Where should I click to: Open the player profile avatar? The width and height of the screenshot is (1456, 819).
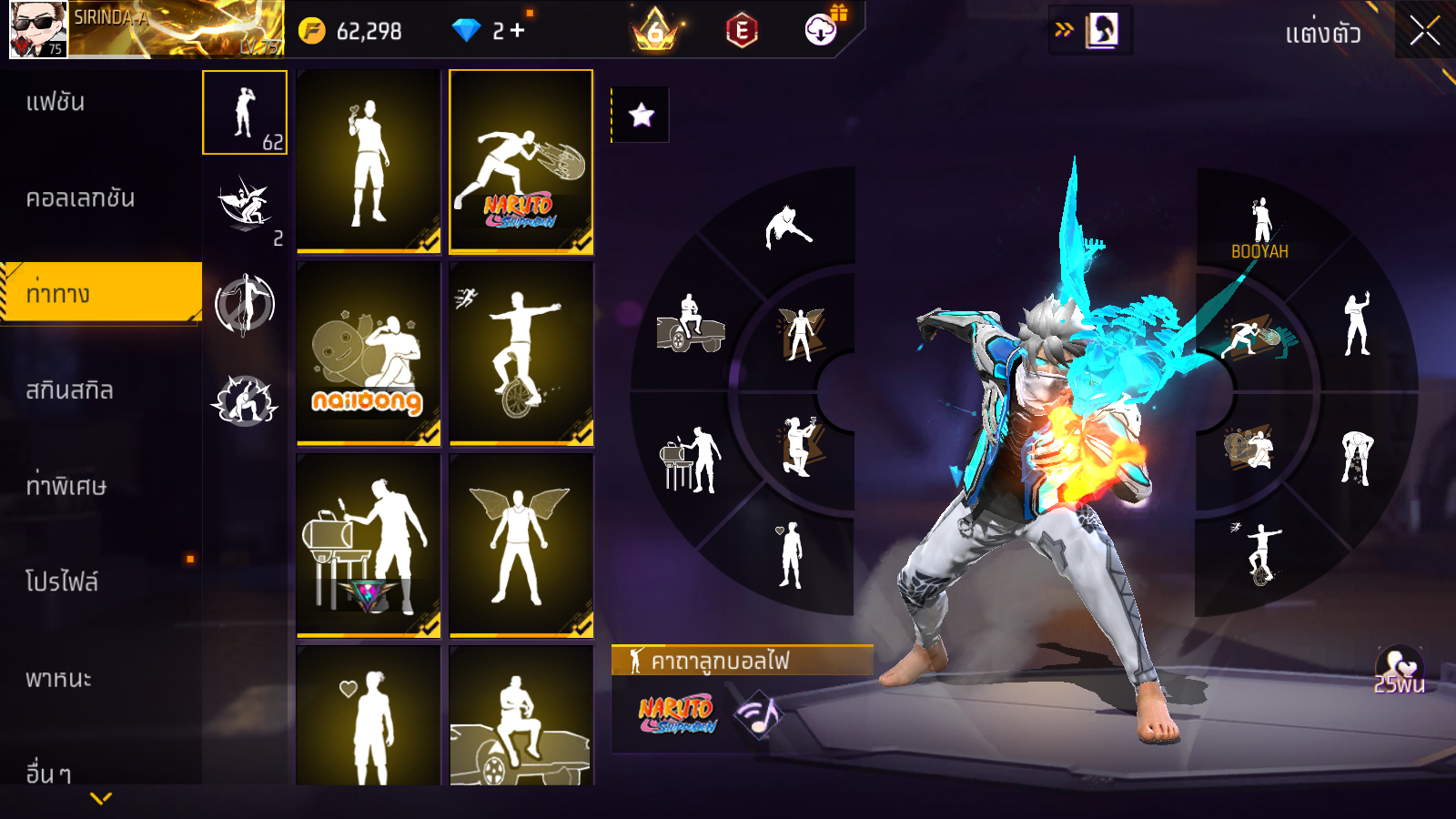tap(38, 29)
